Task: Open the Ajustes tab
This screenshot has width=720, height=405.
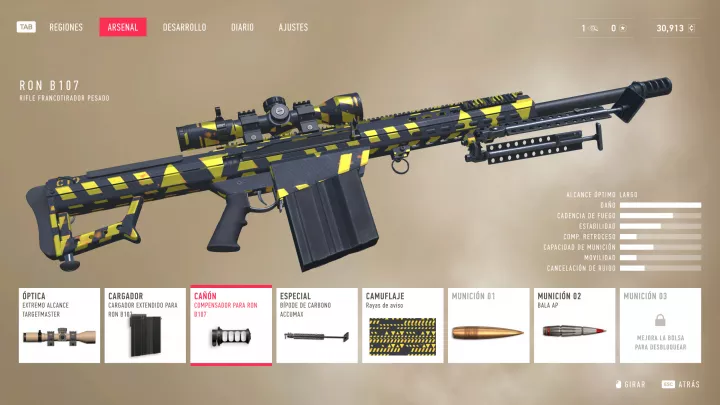Action: 293,27
